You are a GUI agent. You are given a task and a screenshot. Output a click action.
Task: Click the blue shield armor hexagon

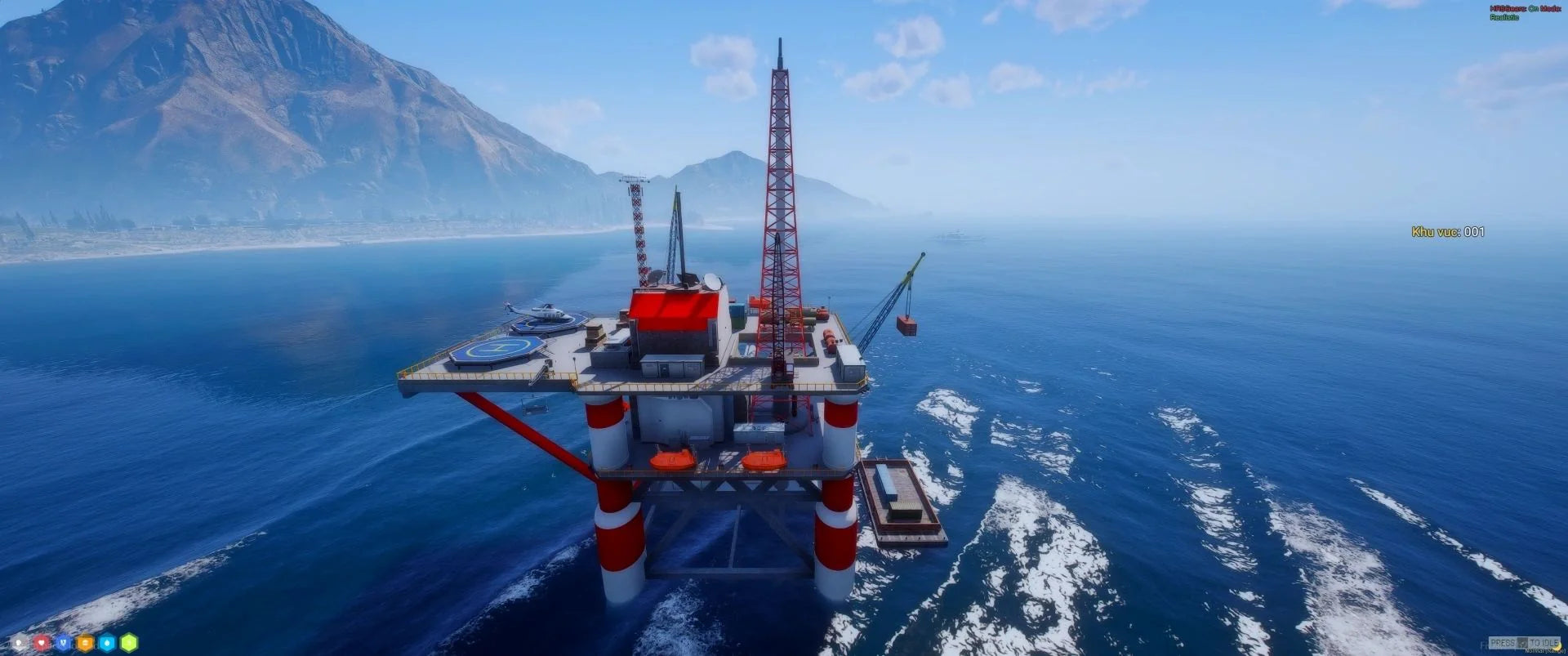64,643
